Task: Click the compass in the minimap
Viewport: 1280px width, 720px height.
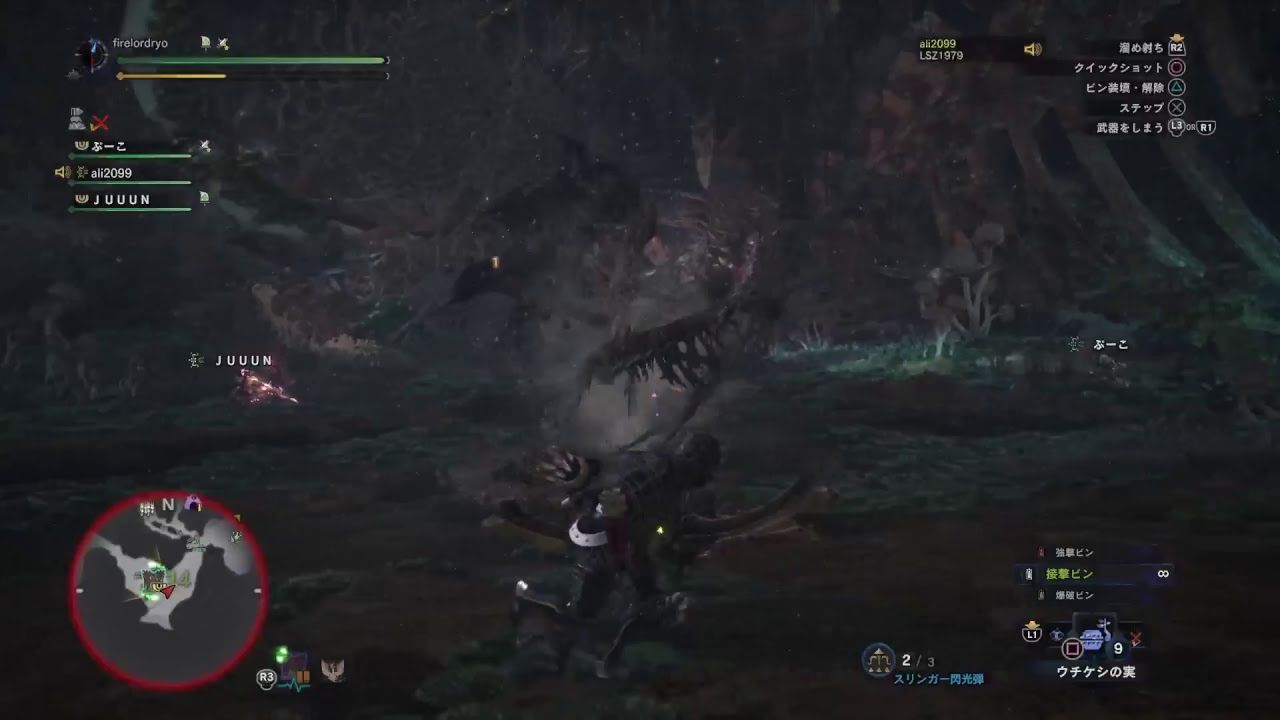Action: click(x=166, y=506)
